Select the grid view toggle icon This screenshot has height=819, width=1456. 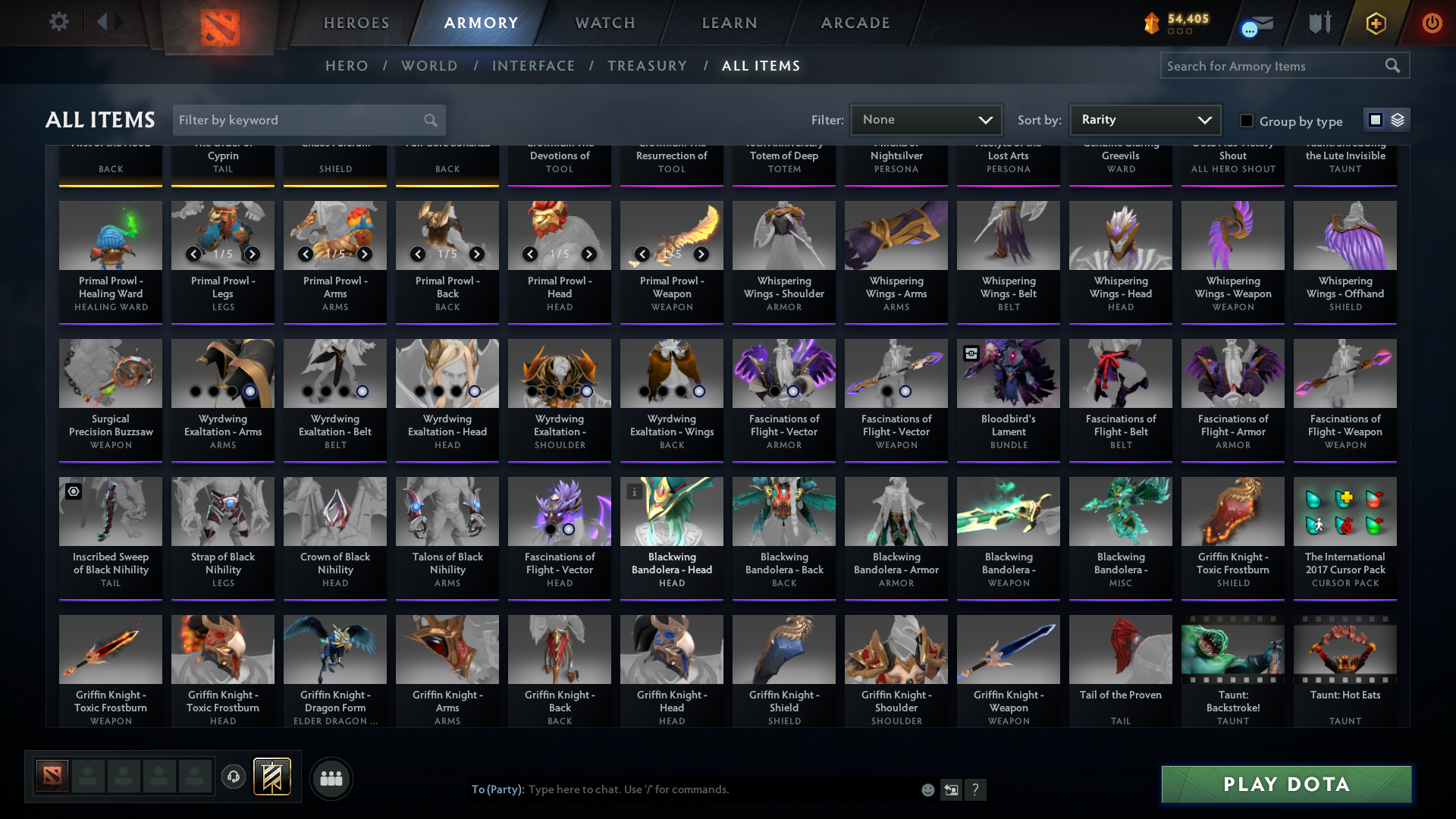coord(1375,119)
